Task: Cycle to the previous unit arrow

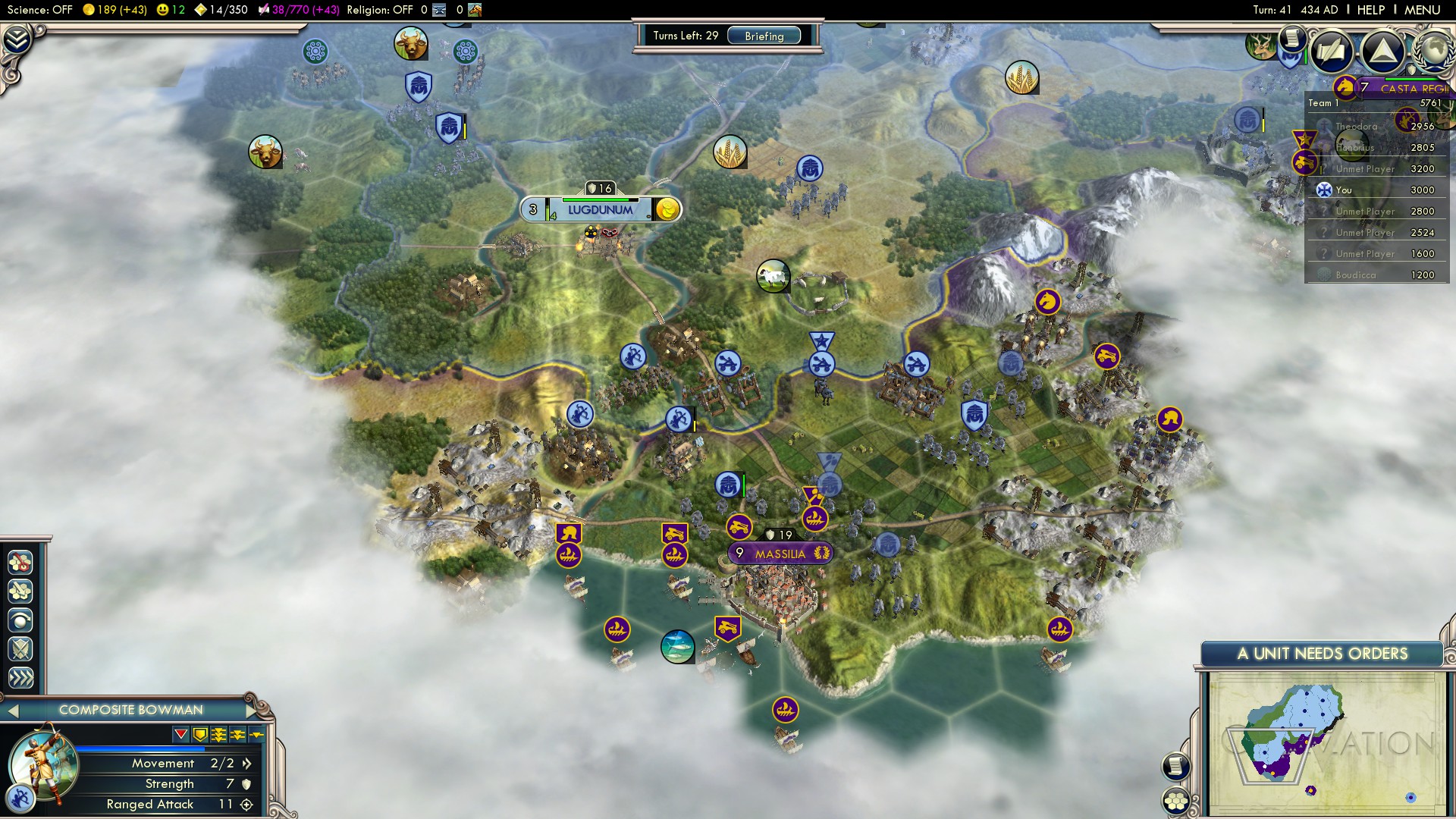Action: tap(13, 711)
